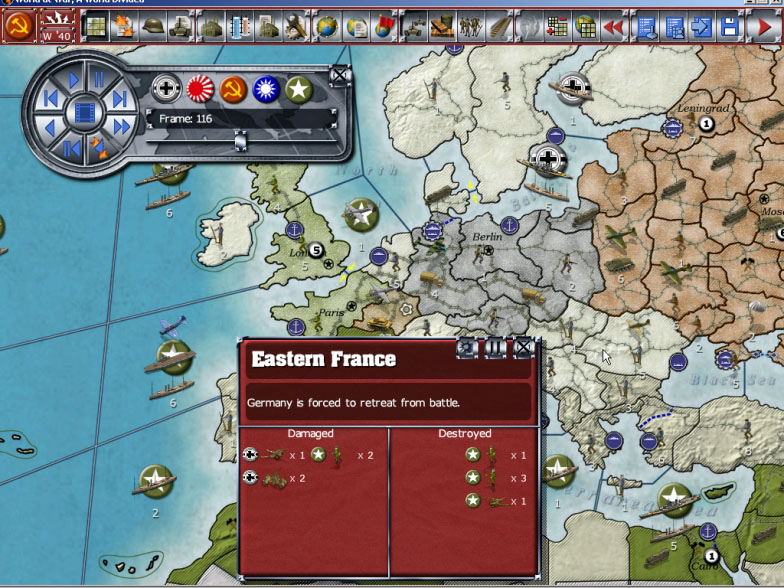Click the frame slider handle
The height and width of the screenshot is (588, 784).
[x=240, y=142]
